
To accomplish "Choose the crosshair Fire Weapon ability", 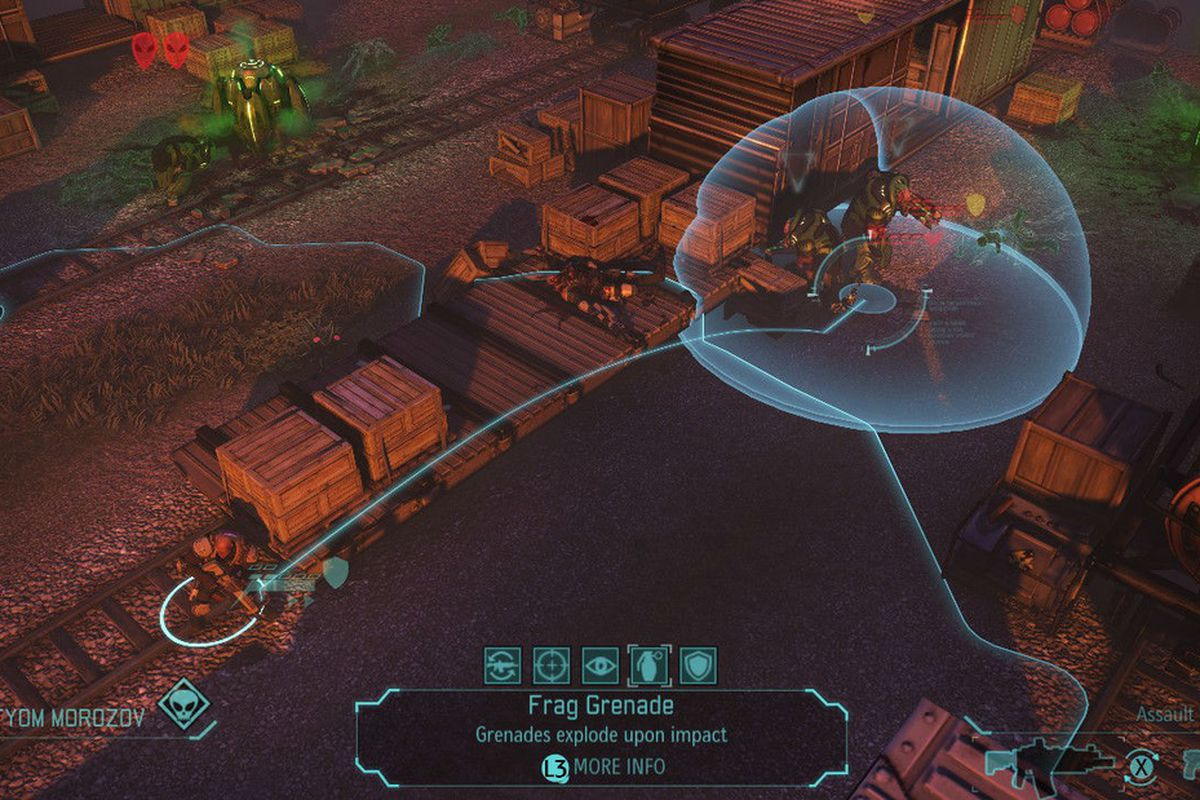I will 551,665.
